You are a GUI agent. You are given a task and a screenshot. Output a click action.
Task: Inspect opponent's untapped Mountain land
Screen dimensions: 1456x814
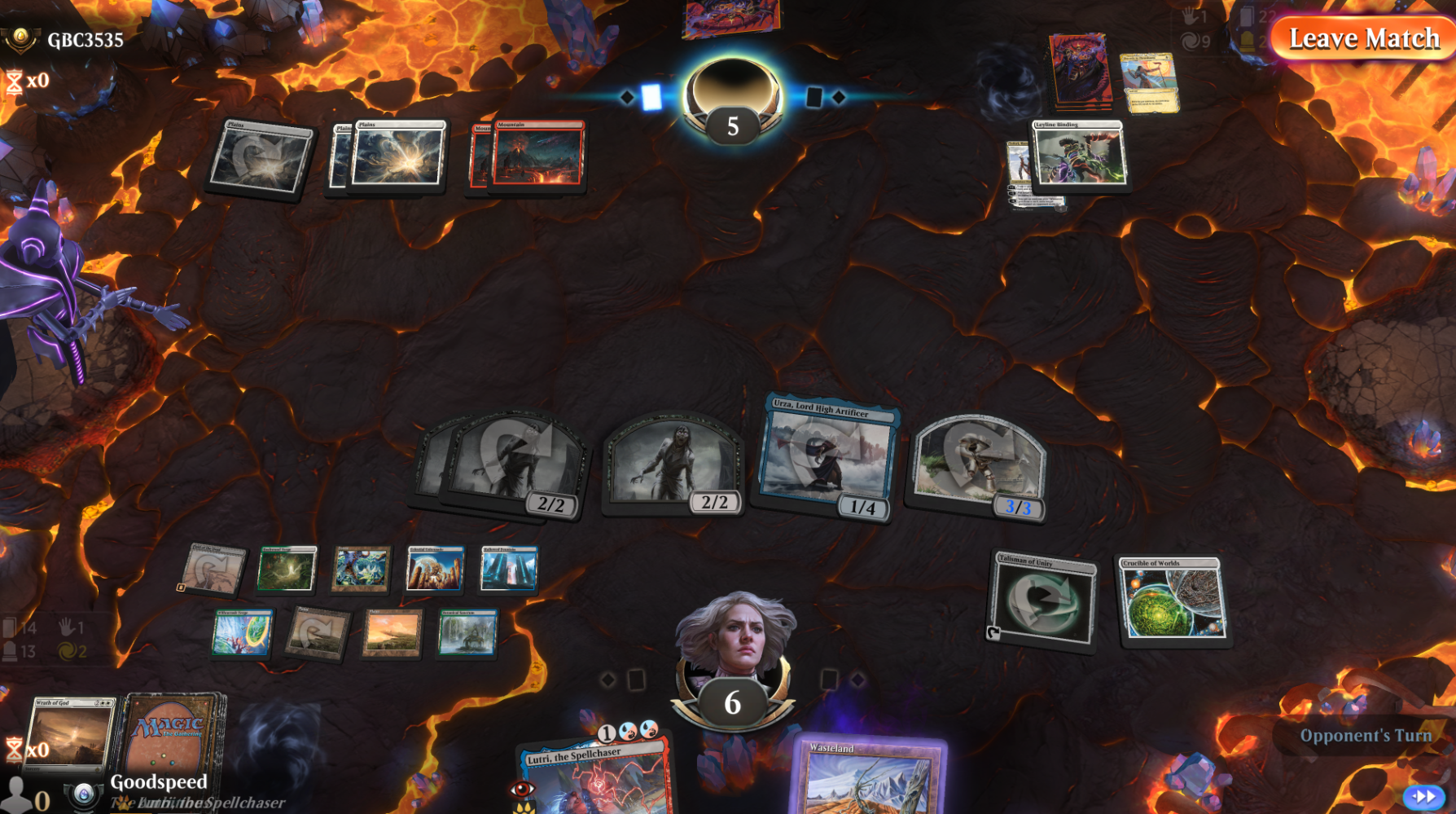click(x=537, y=154)
